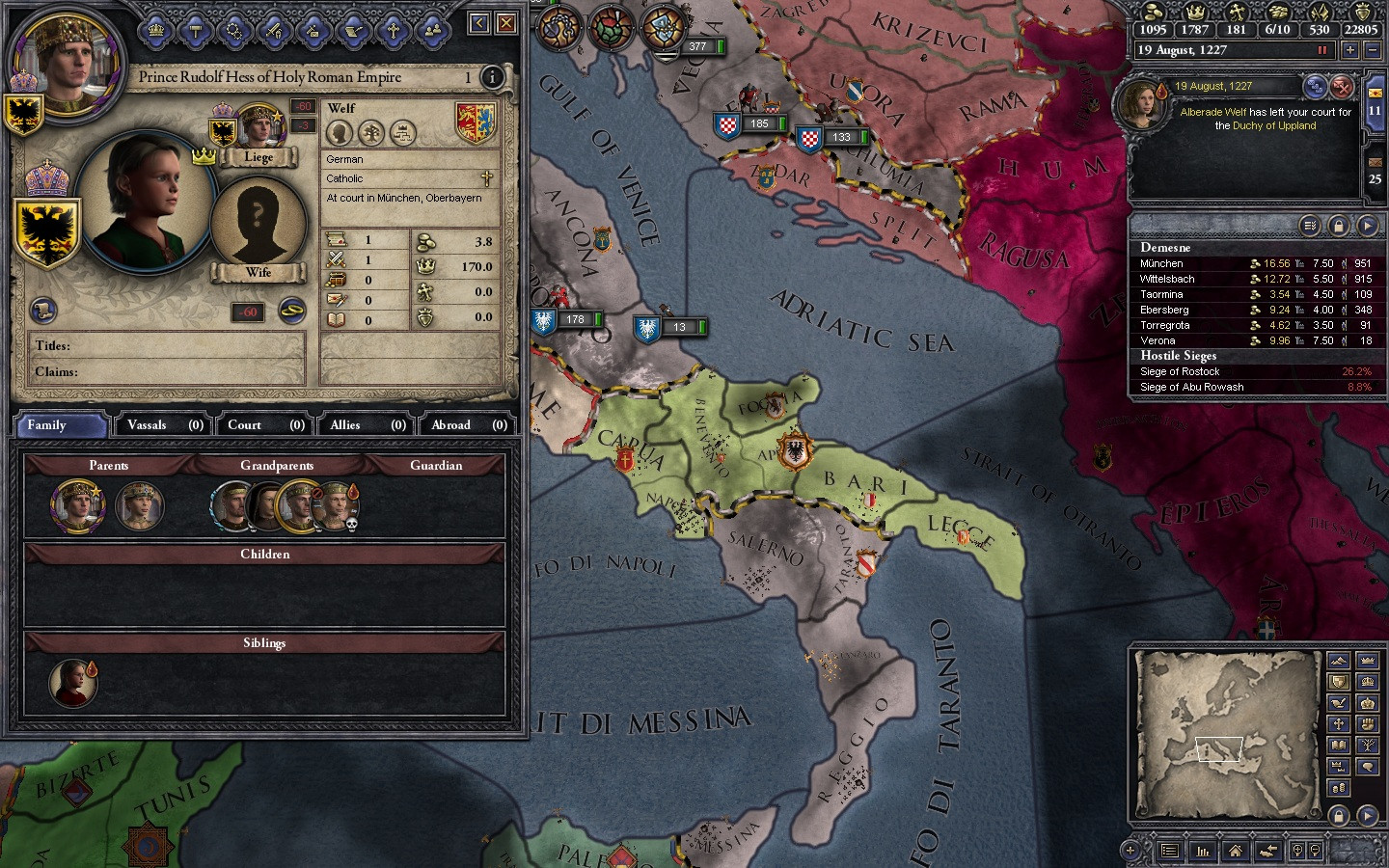The image size is (1389, 868).
Task: Toggle pause on the date bar
Action: (x=1322, y=50)
